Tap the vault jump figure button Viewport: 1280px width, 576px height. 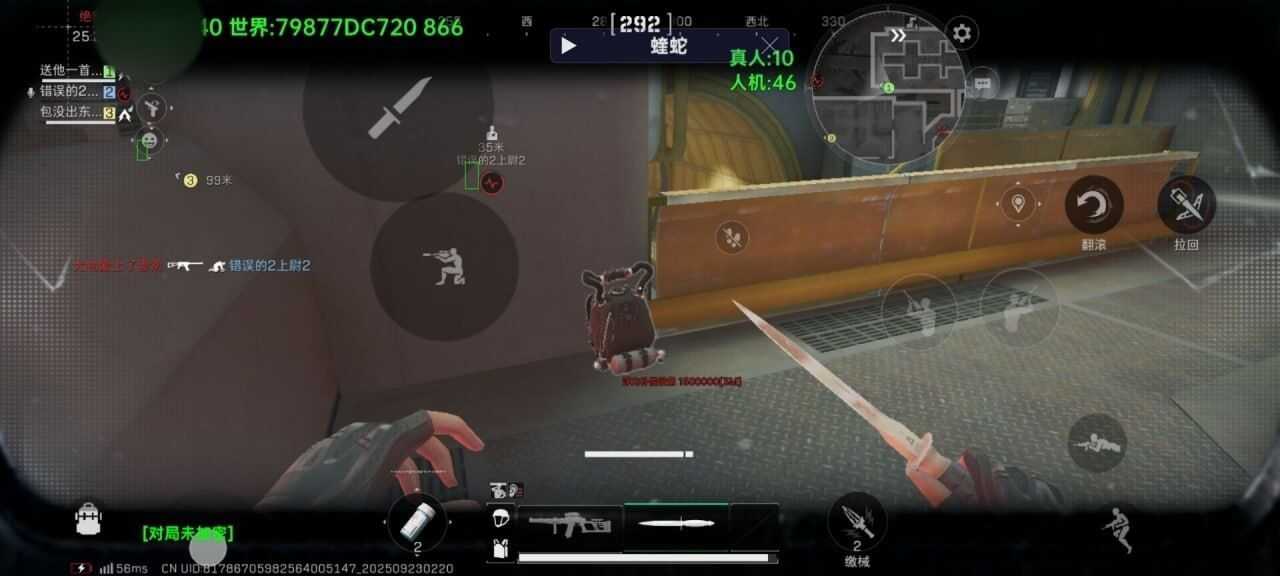[x=1117, y=527]
